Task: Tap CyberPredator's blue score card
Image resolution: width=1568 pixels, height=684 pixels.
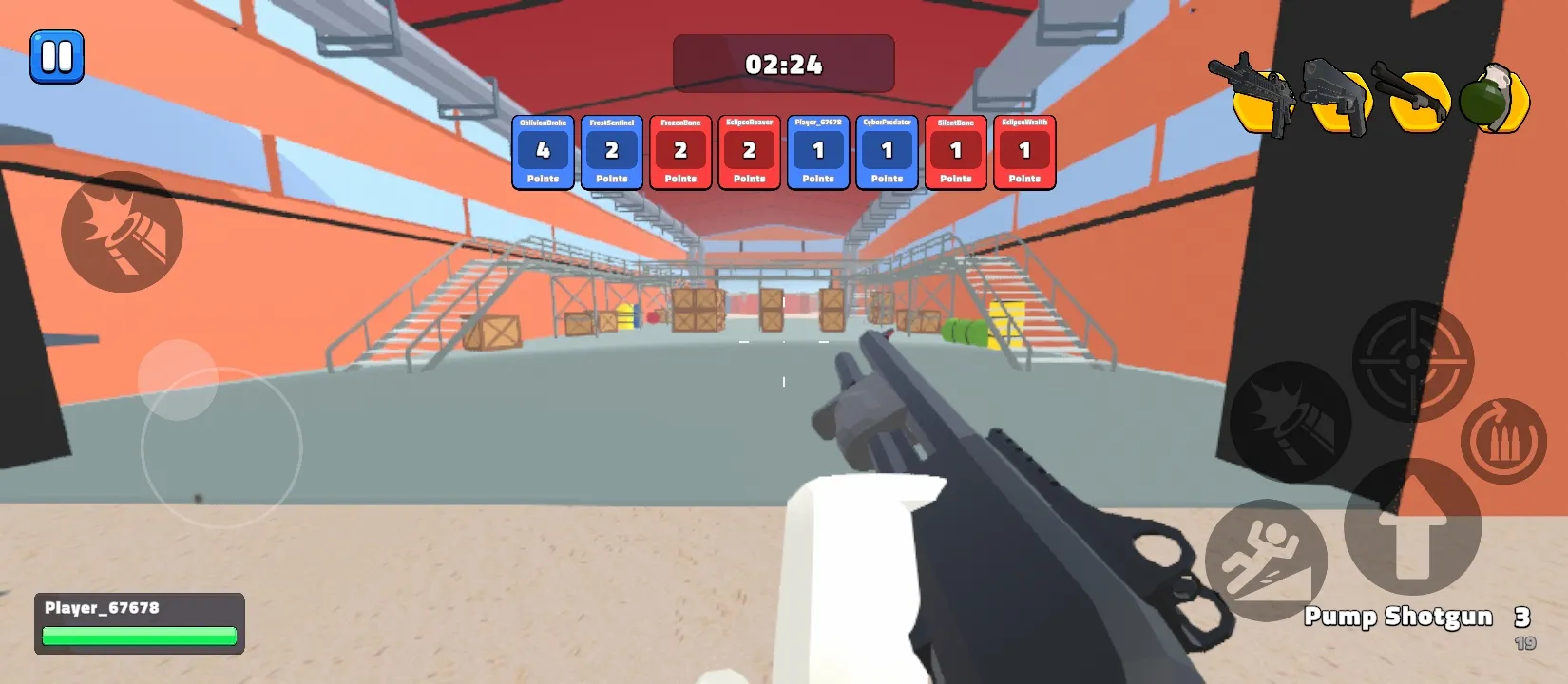Action: point(887,152)
